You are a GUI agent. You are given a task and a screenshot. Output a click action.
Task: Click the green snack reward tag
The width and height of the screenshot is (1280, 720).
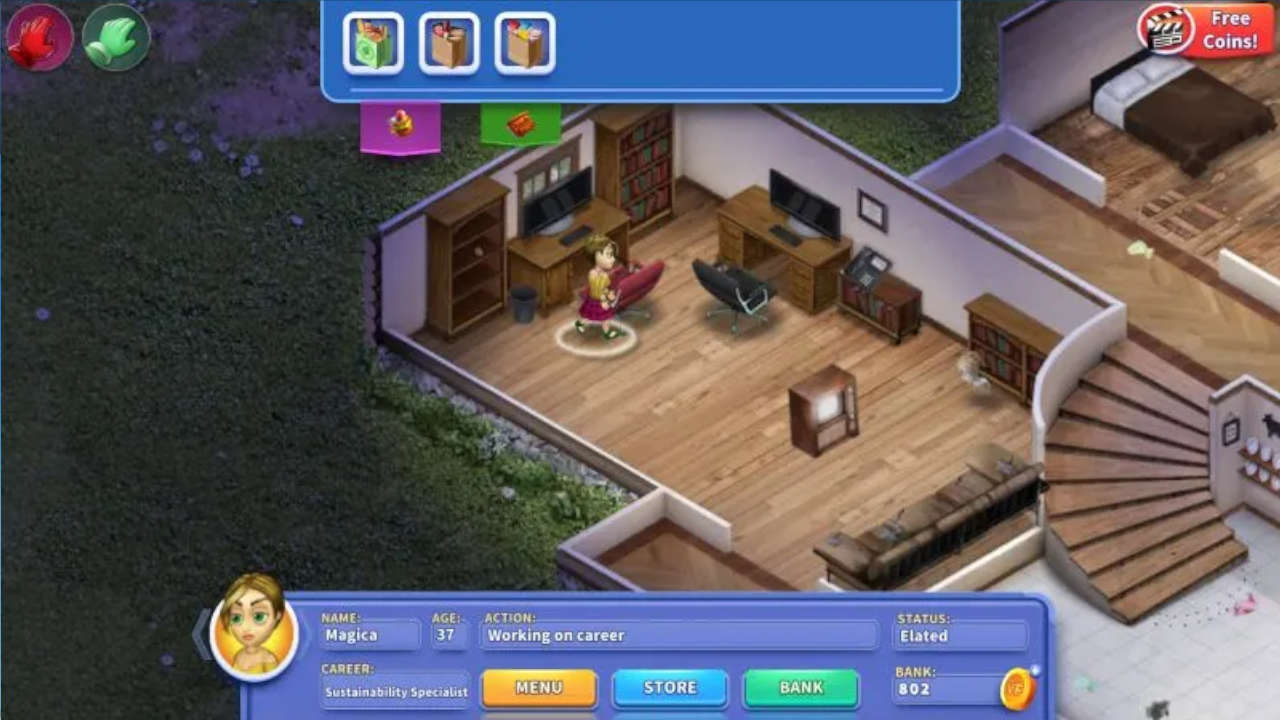coord(521,122)
